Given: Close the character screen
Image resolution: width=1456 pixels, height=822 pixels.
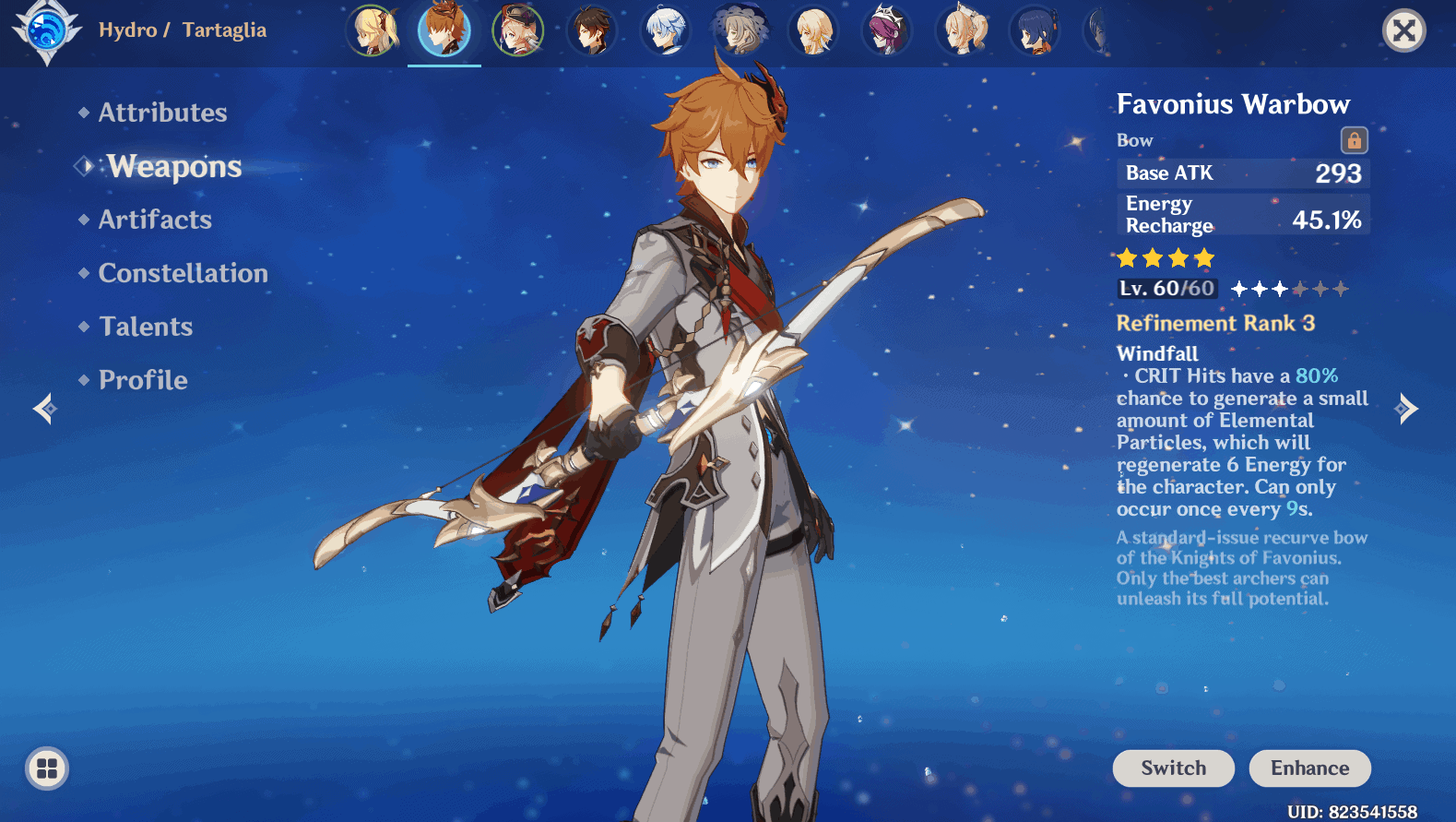Looking at the screenshot, I should click(1403, 31).
